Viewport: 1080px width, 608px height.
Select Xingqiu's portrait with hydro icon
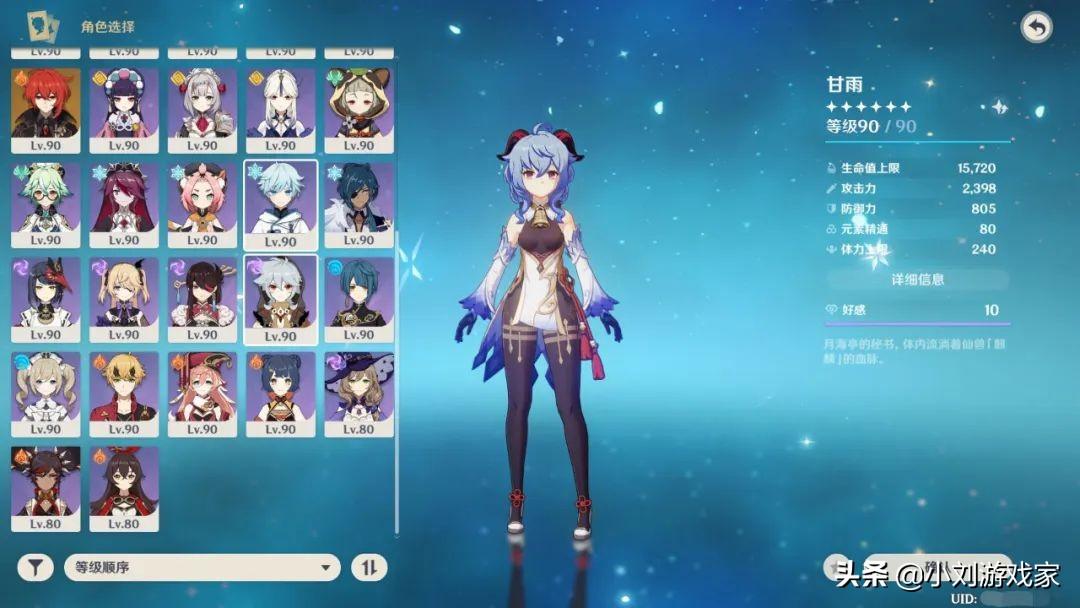(358, 299)
